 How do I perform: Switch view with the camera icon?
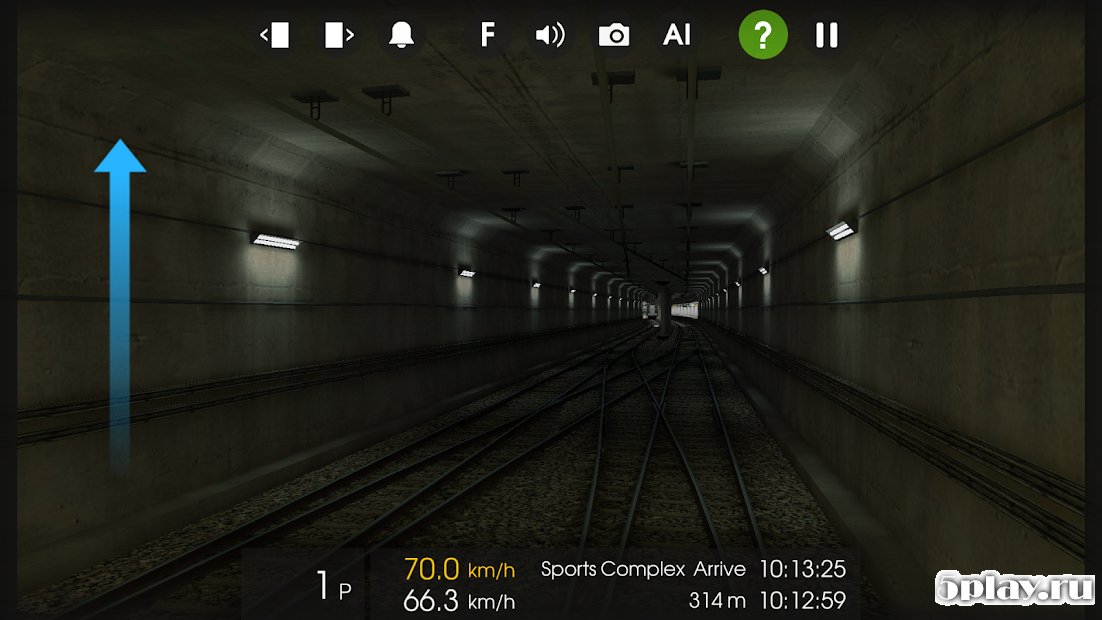pos(613,36)
